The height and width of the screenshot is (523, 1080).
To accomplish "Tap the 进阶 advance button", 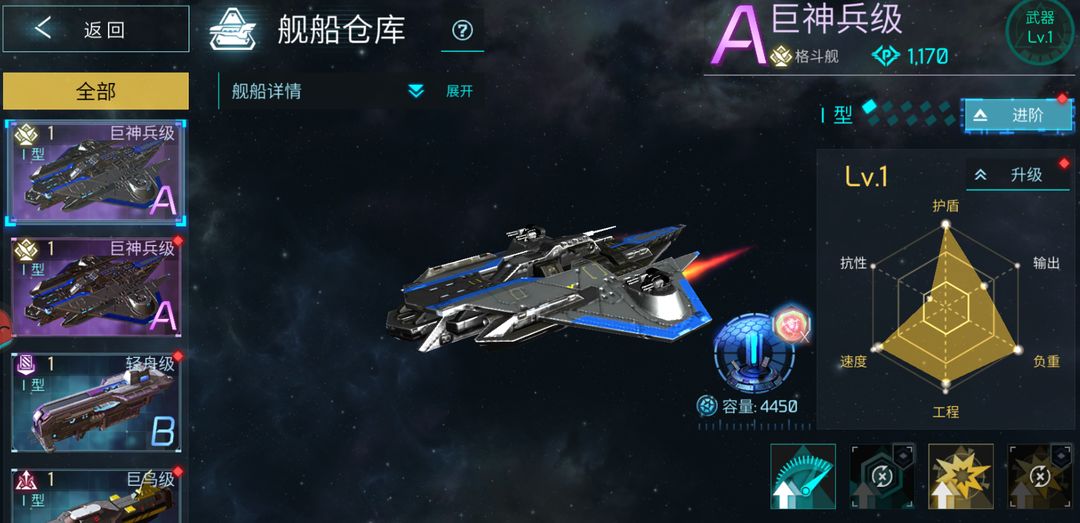I will [1017, 115].
